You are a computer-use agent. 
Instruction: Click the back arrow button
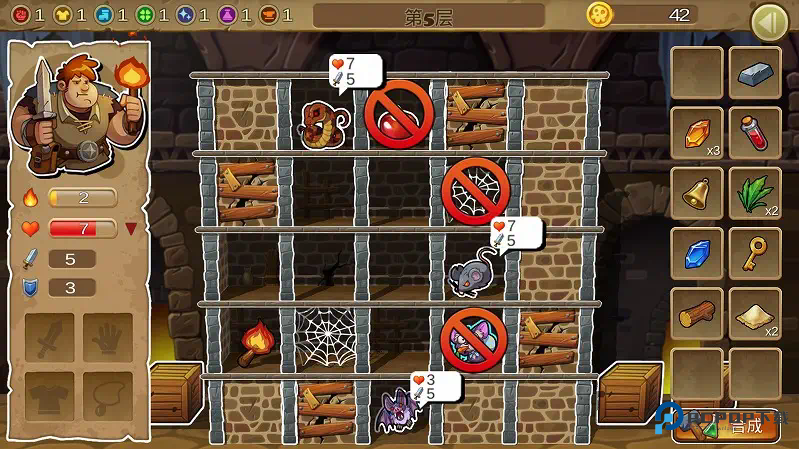coord(769,19)
